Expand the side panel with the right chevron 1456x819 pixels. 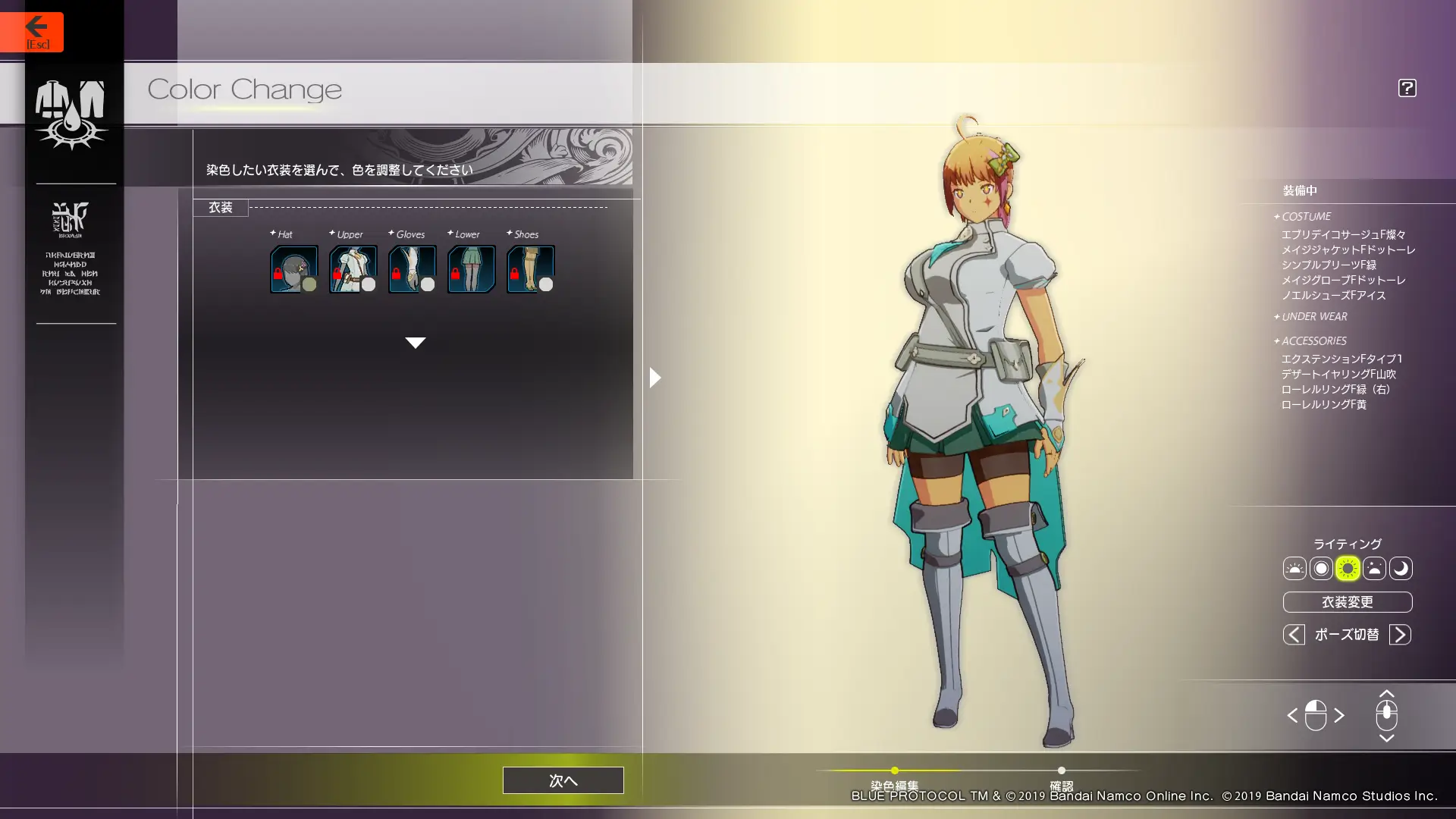tap(654, 377)
